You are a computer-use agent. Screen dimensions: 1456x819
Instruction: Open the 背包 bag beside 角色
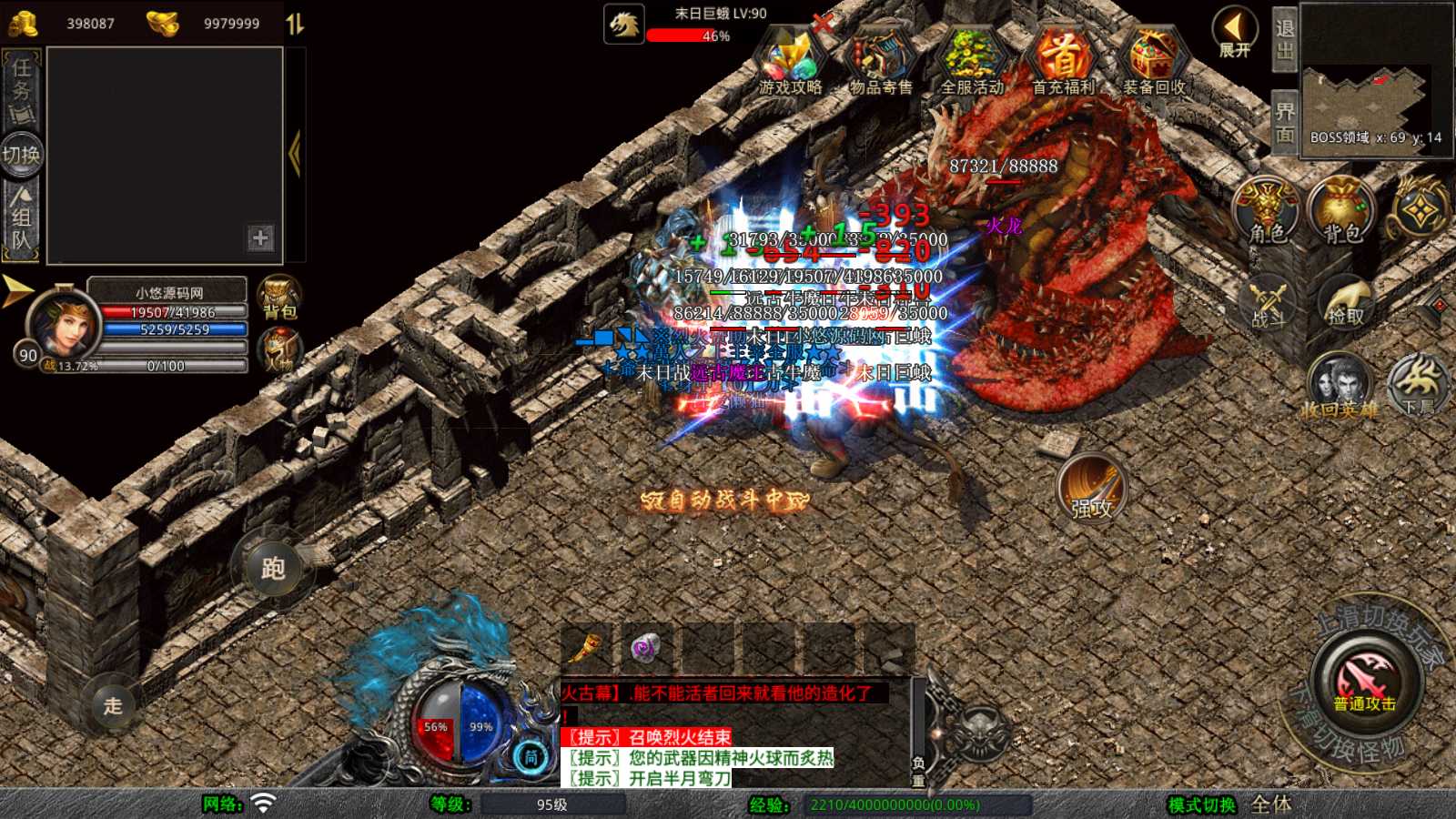coord(1341,211)
